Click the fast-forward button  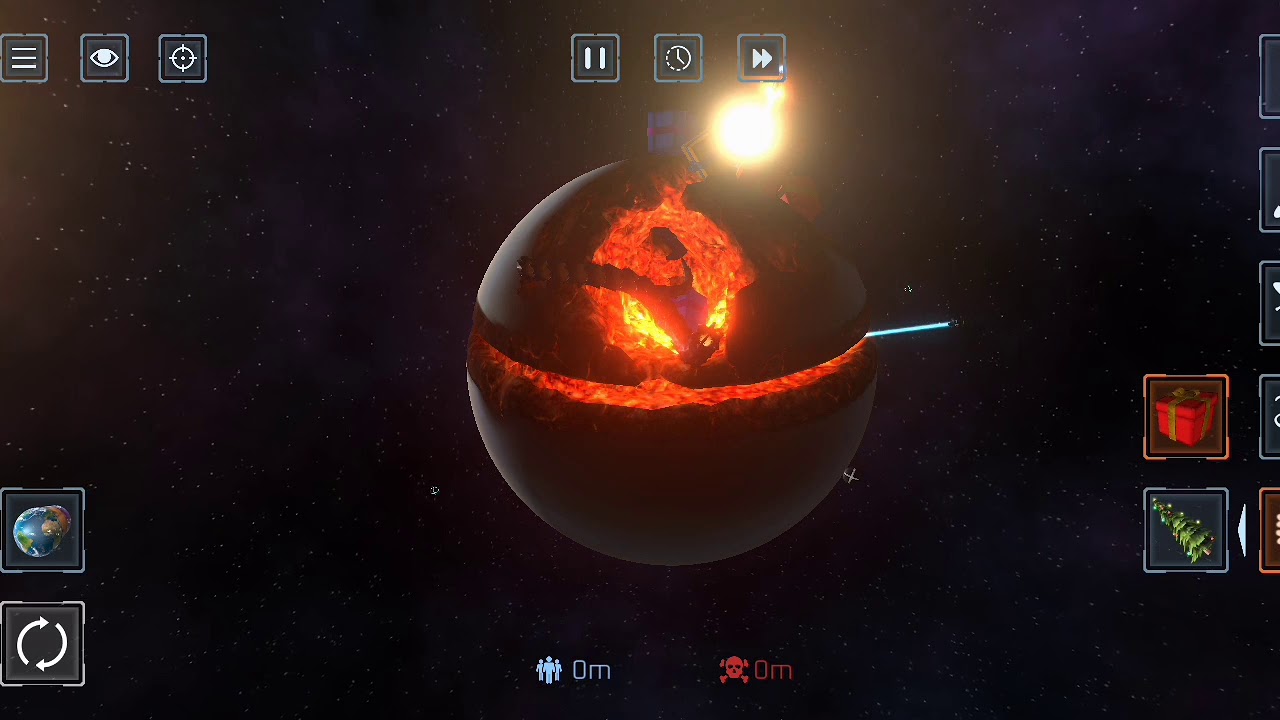click(x=761, y=59)
